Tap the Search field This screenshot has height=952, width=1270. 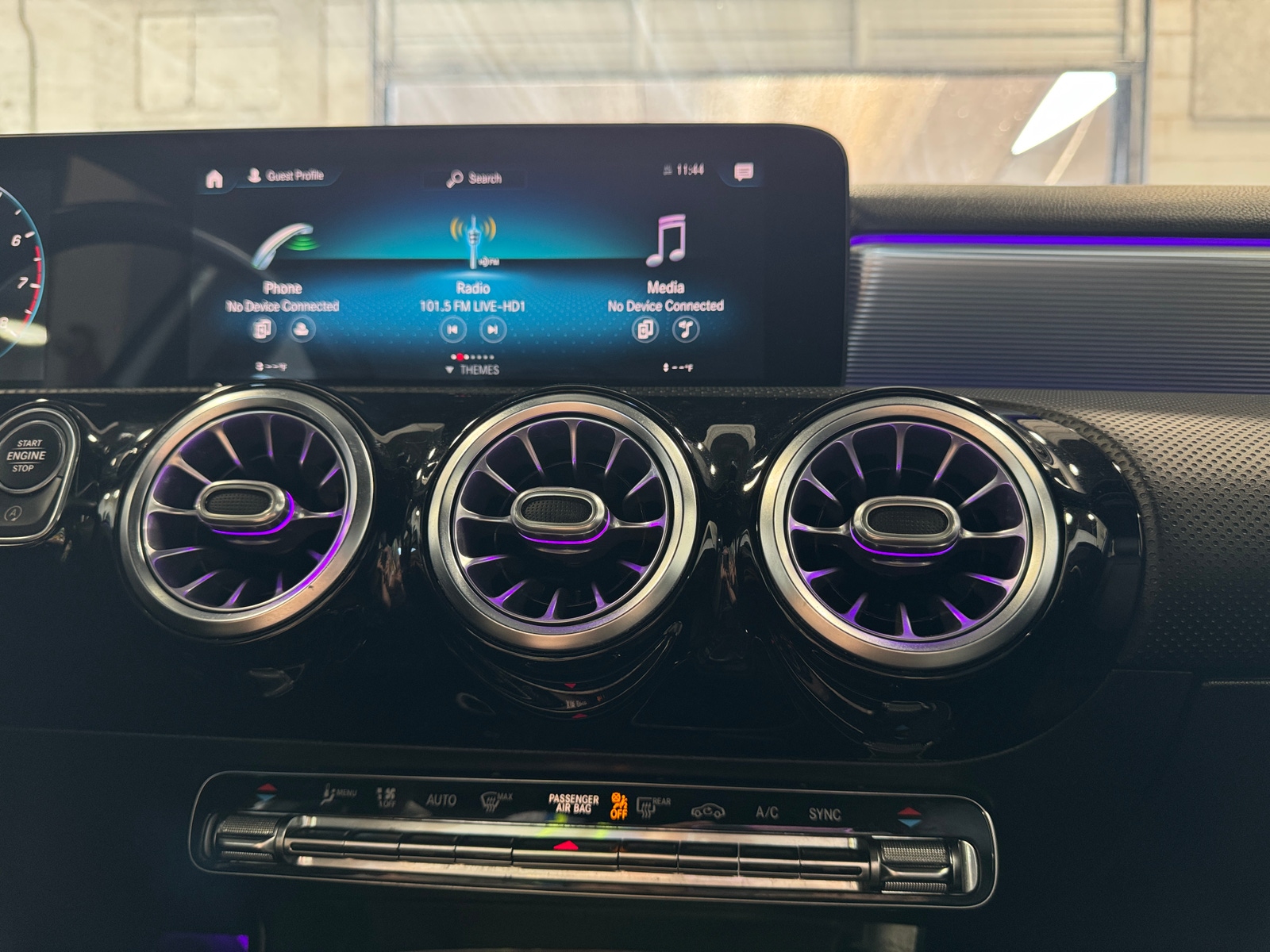click(475, 178)
